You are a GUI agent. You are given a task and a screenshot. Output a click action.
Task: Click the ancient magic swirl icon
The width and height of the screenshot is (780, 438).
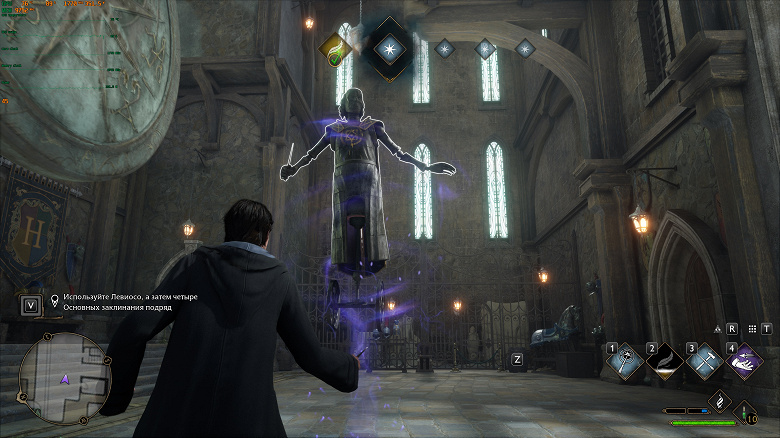point(720,401)
